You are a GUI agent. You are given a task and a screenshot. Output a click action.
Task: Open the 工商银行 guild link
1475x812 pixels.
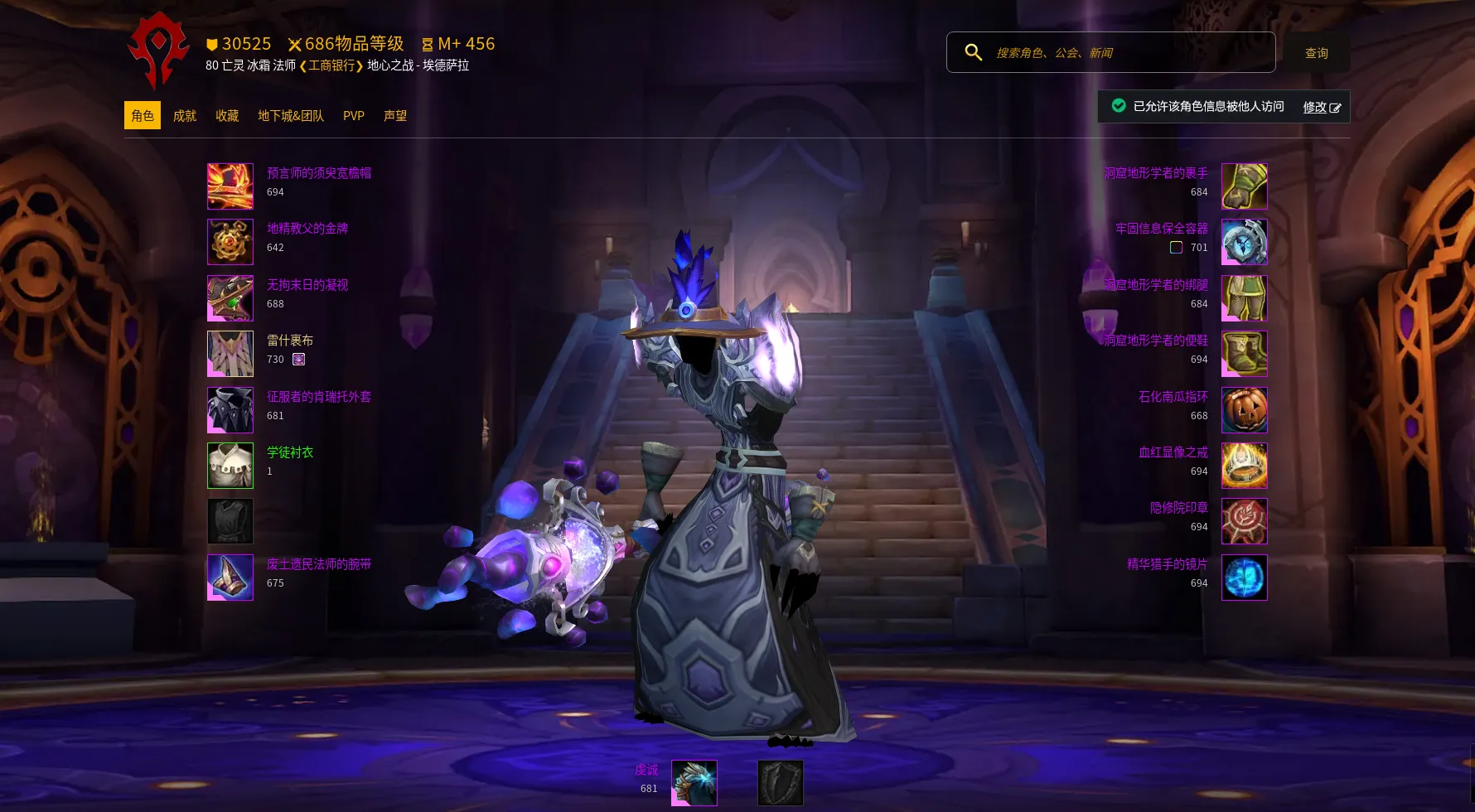click(x=331, y=65)
